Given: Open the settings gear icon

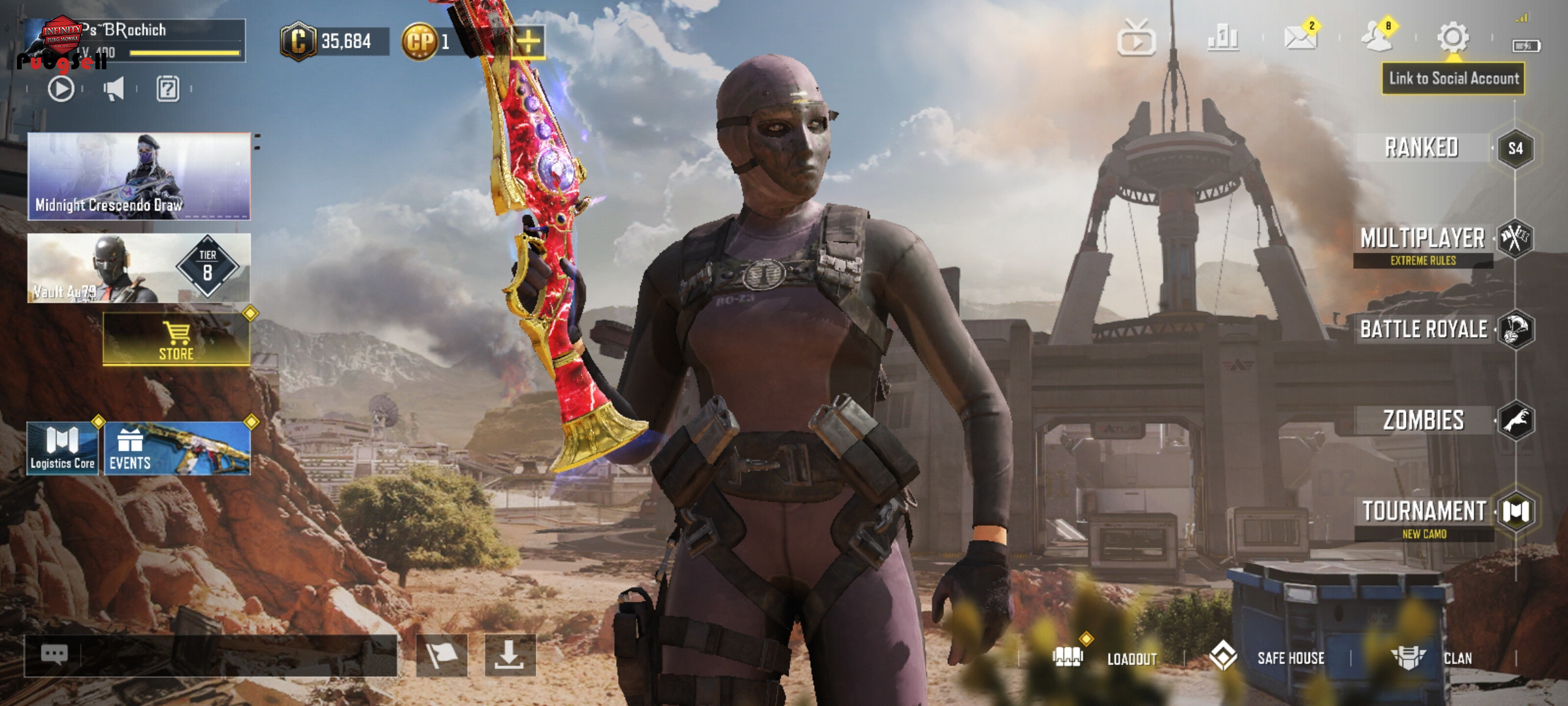Looking at the screenshot, I should click(x=1453, y=37).
